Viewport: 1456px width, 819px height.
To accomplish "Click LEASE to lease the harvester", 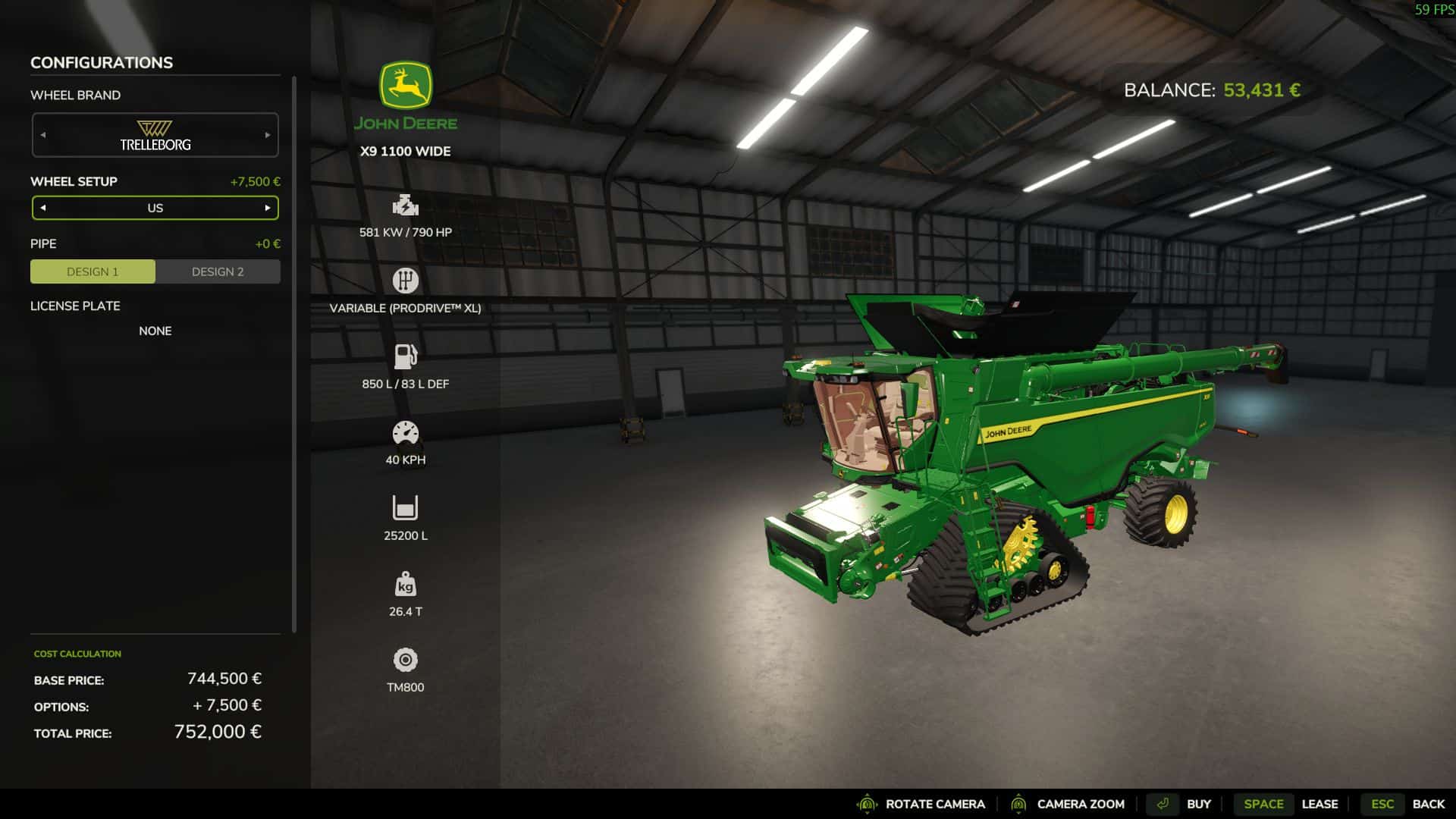I will 1319,804.
